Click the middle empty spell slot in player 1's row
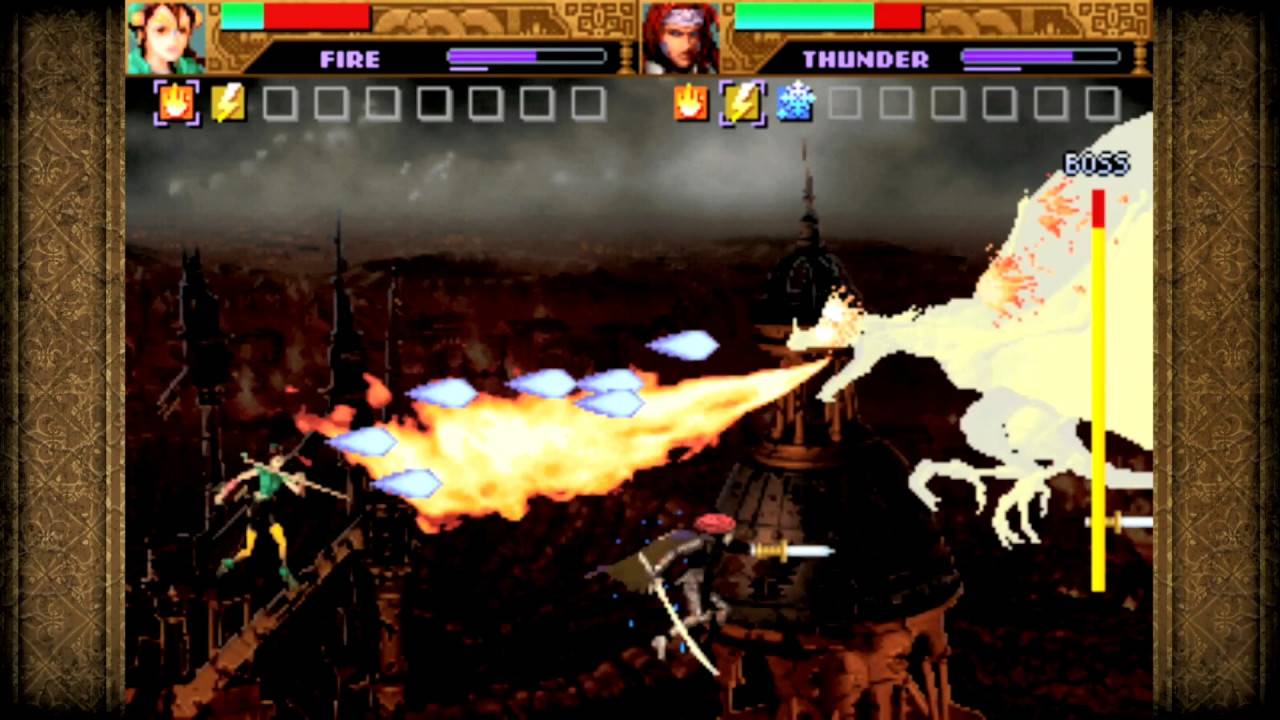The width and height of the screenshot is (1280, 720). pos(433,103)
